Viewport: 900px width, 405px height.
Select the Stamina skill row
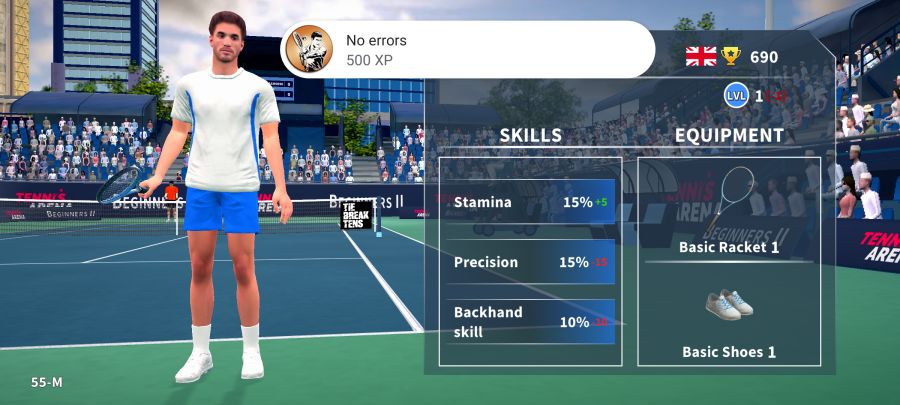[x=530, y=202]
